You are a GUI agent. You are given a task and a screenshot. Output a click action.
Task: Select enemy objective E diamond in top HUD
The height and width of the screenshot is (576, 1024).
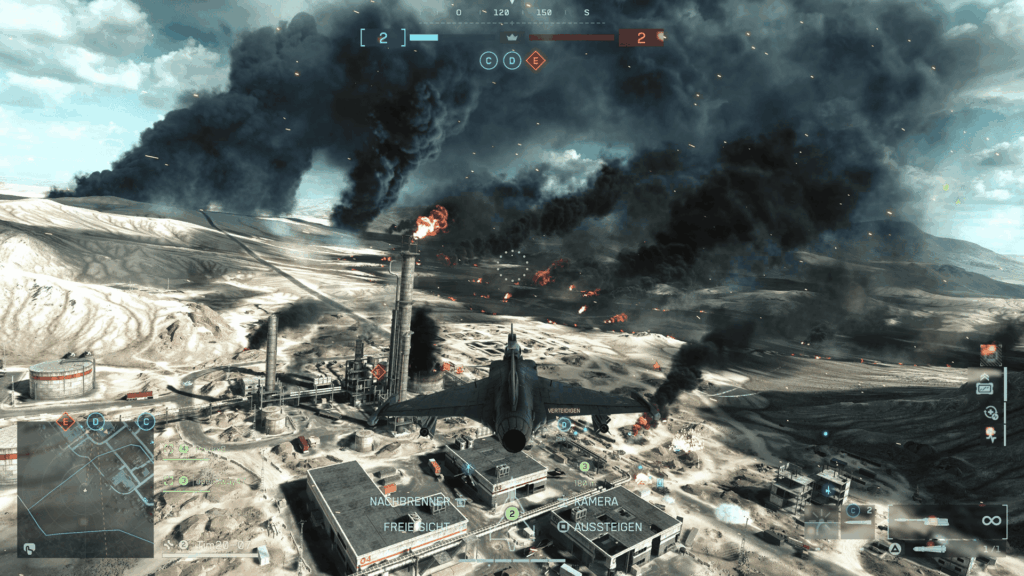pyautogui.click(x=536, y=61)
